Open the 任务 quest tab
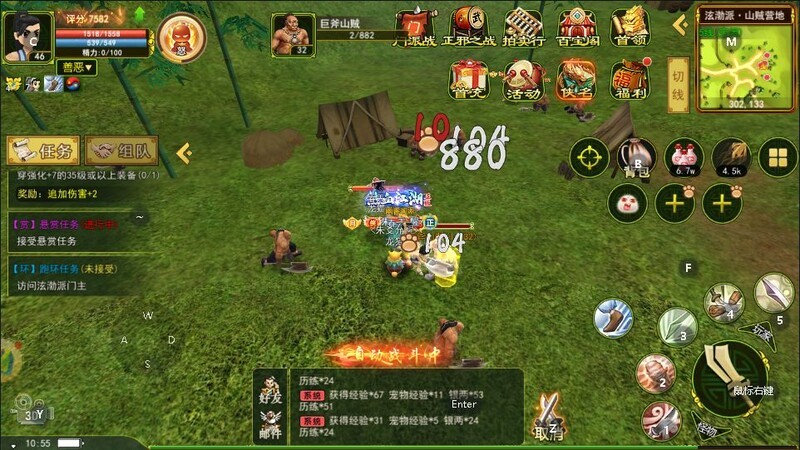Screen dimensions: 800x450 [x=44, y=151]
